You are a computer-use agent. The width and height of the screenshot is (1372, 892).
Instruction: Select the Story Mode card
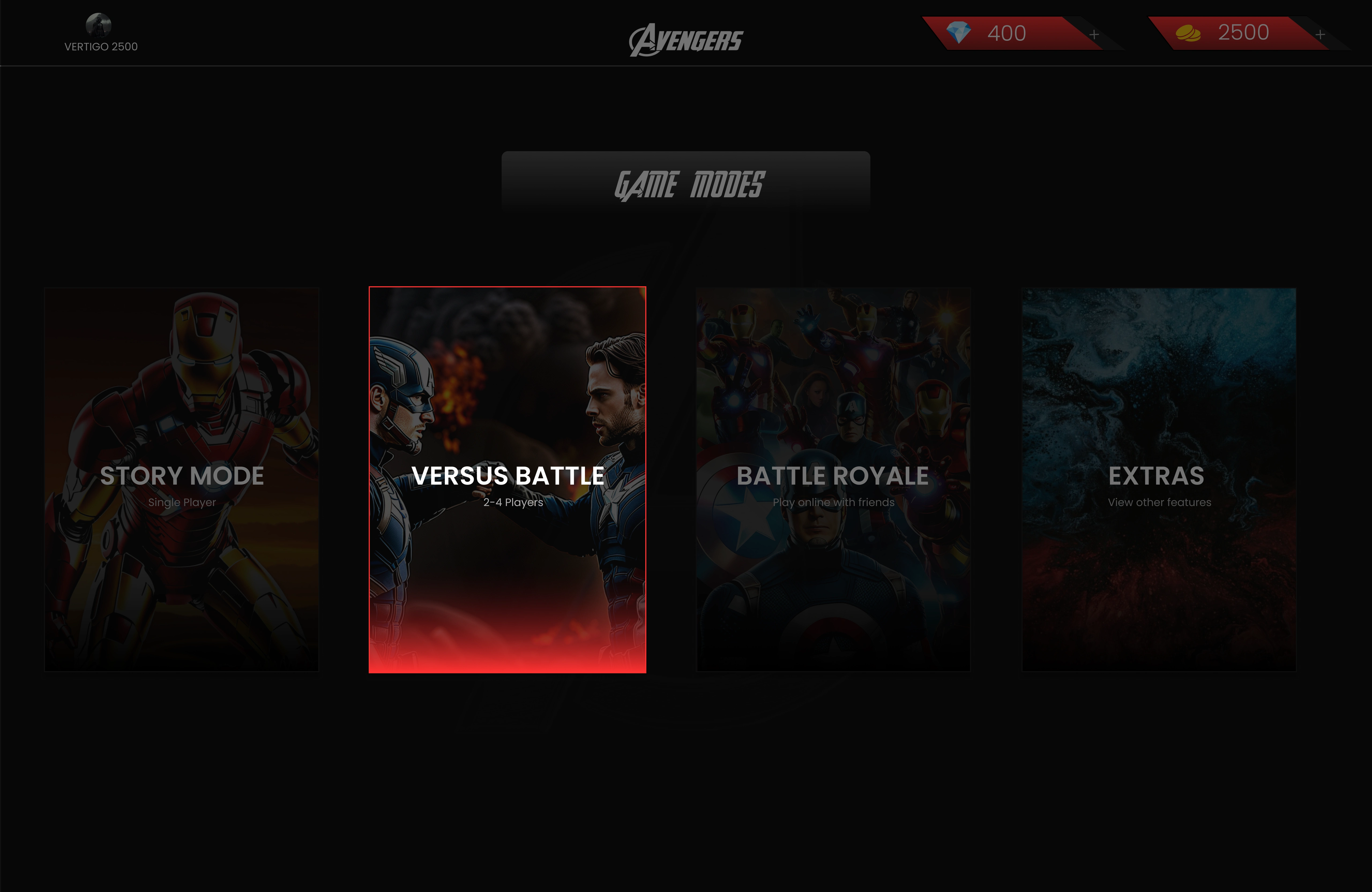(182, 479)
